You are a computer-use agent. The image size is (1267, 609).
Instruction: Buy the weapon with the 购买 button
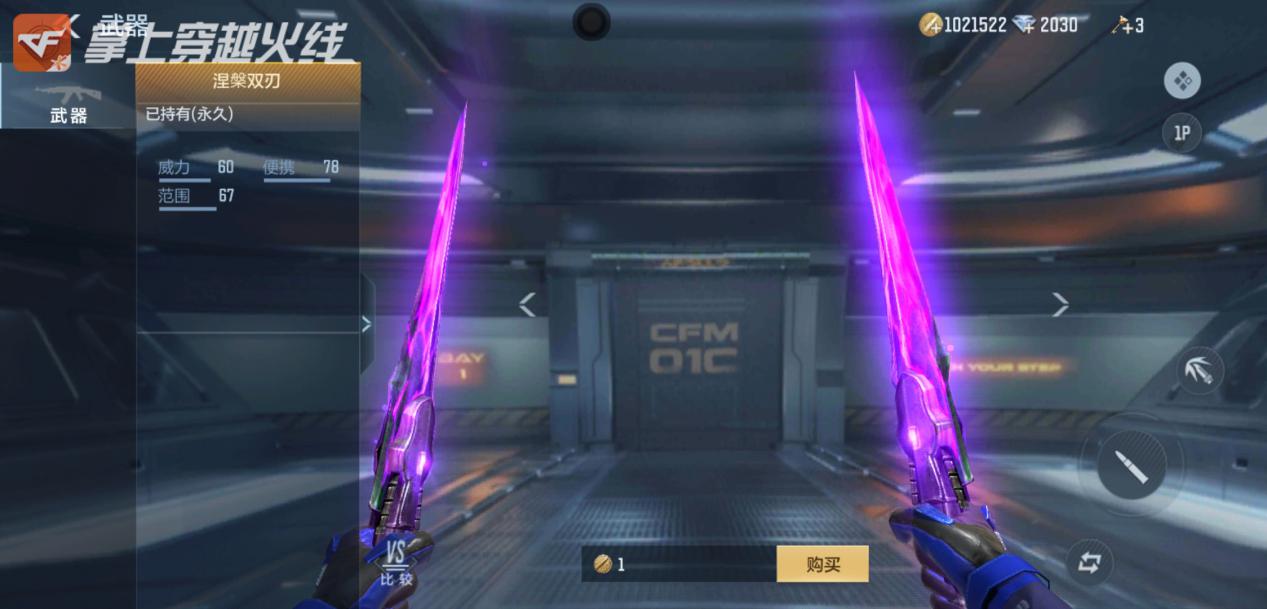(x=822, y=564)
